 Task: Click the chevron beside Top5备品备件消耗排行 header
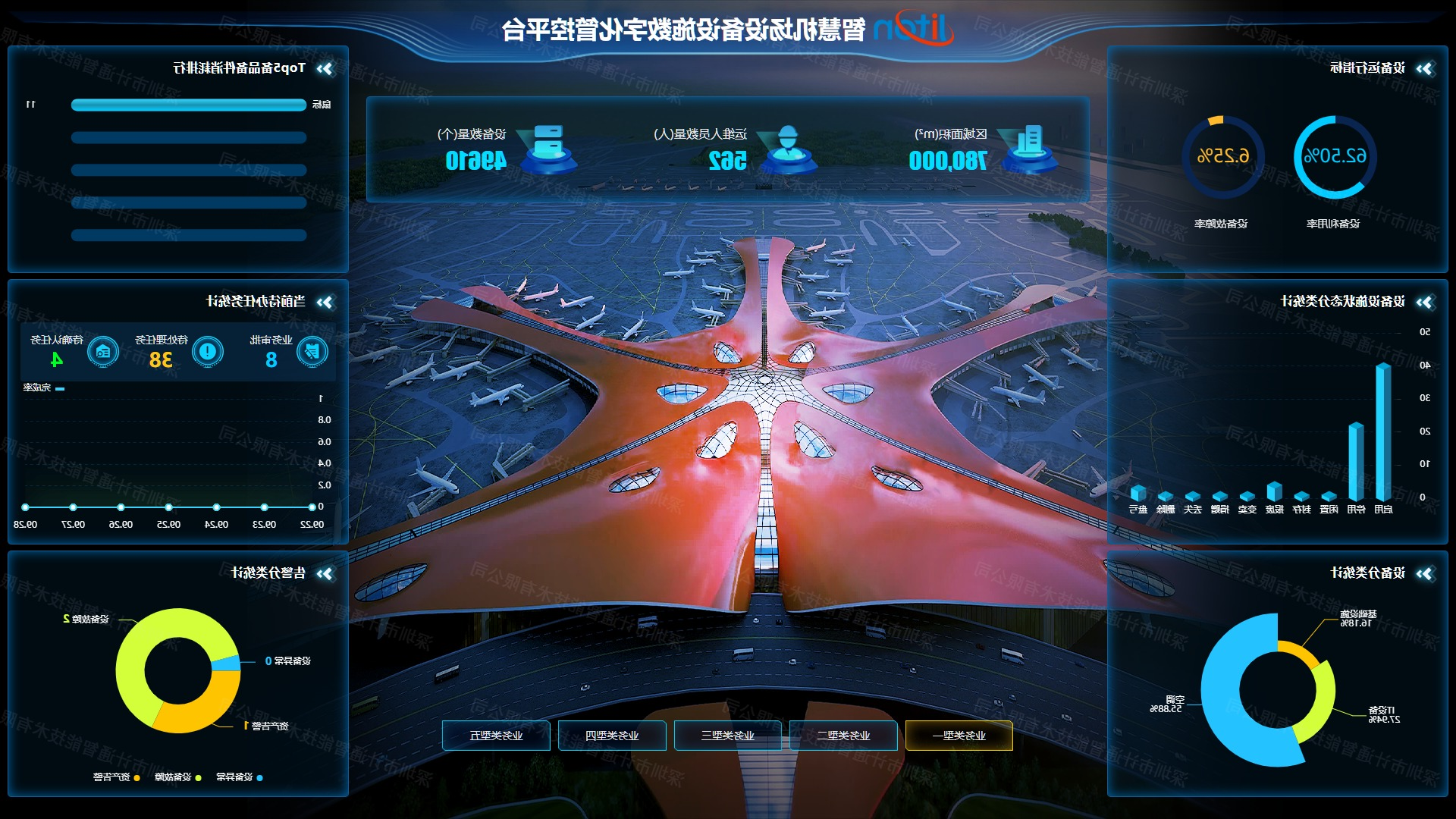click(325, 69)
